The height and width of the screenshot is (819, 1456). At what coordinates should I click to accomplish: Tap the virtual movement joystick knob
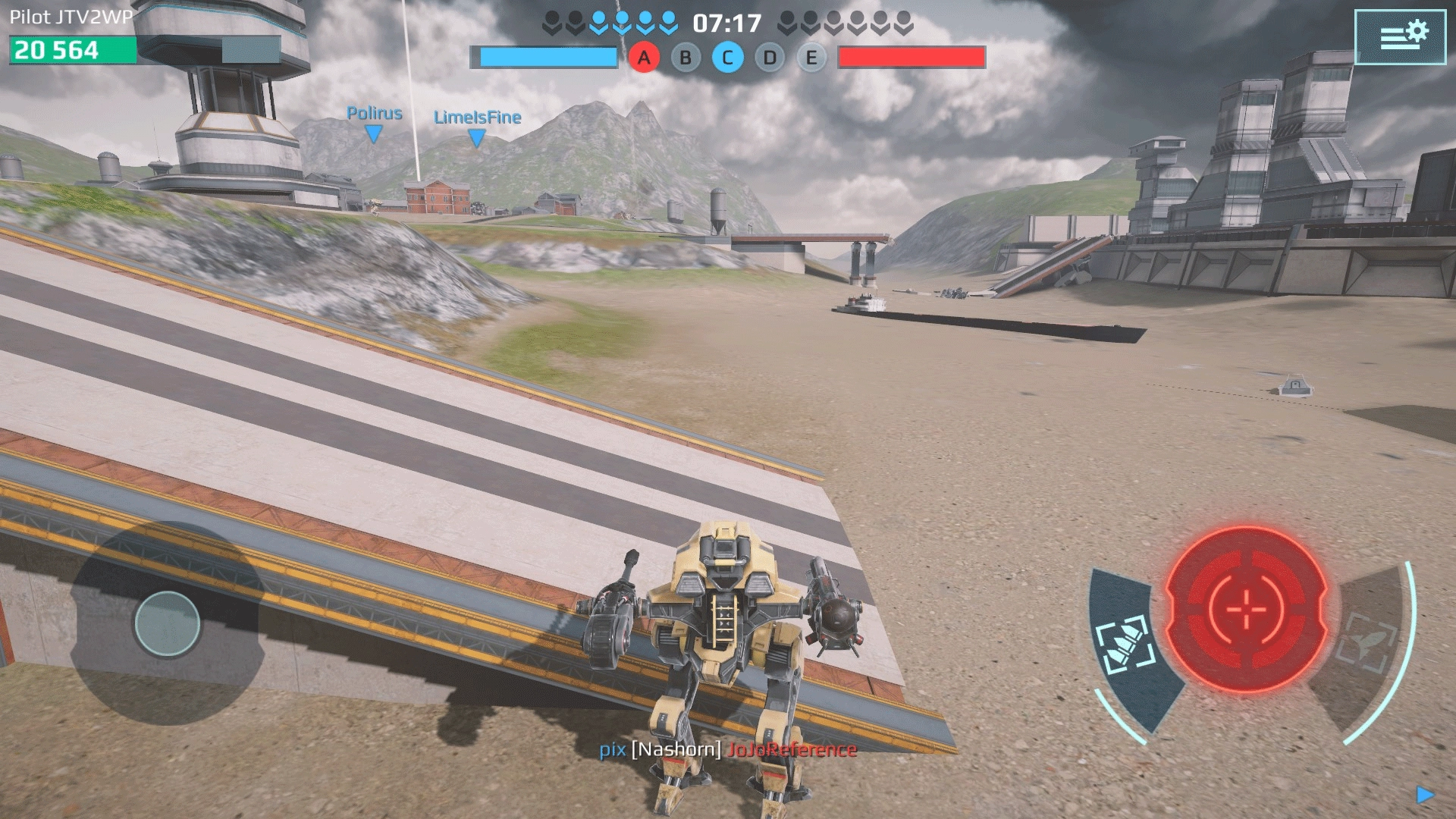pos(168,623)
